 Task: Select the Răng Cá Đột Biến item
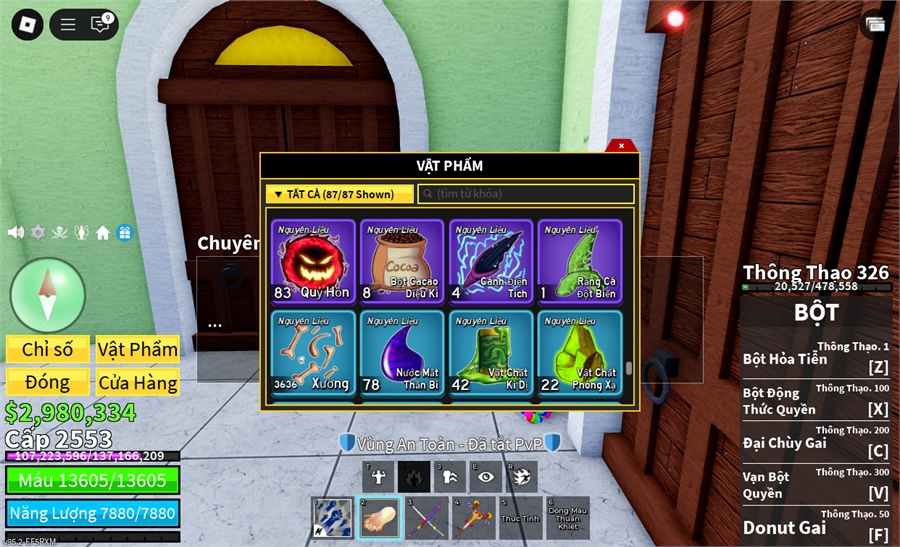[579, 262]
